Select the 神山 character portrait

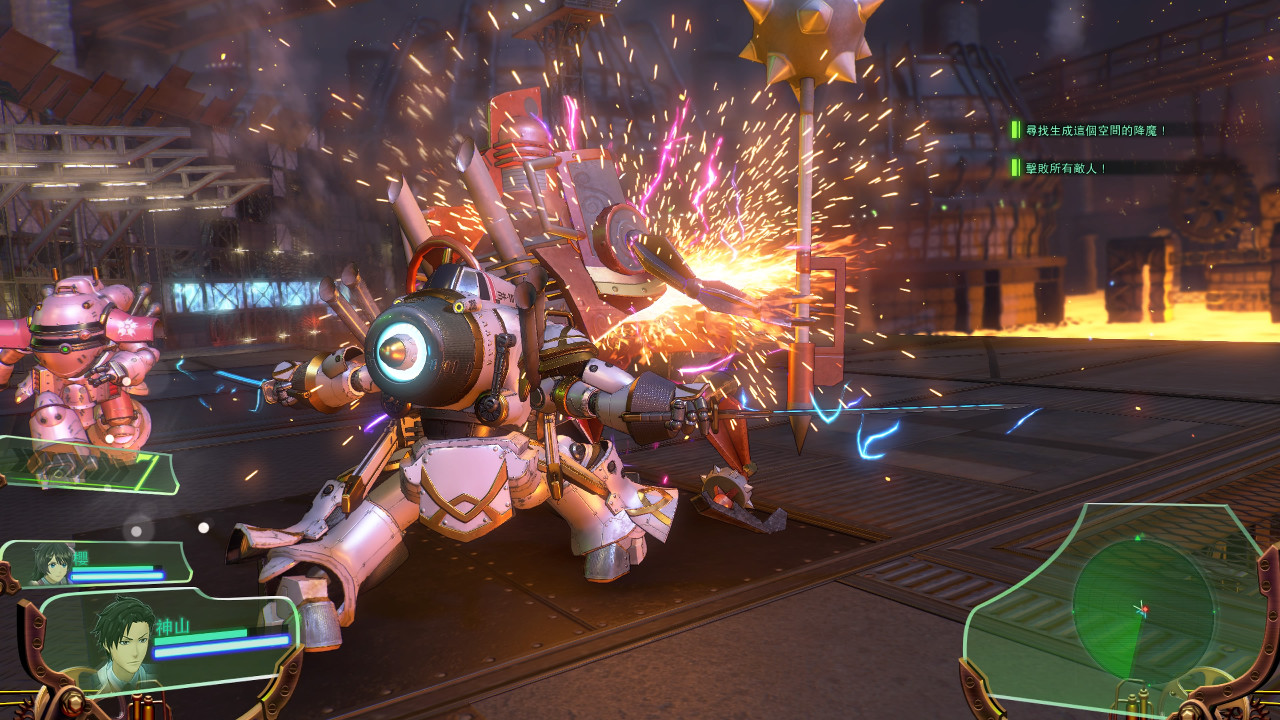(122, 638)
